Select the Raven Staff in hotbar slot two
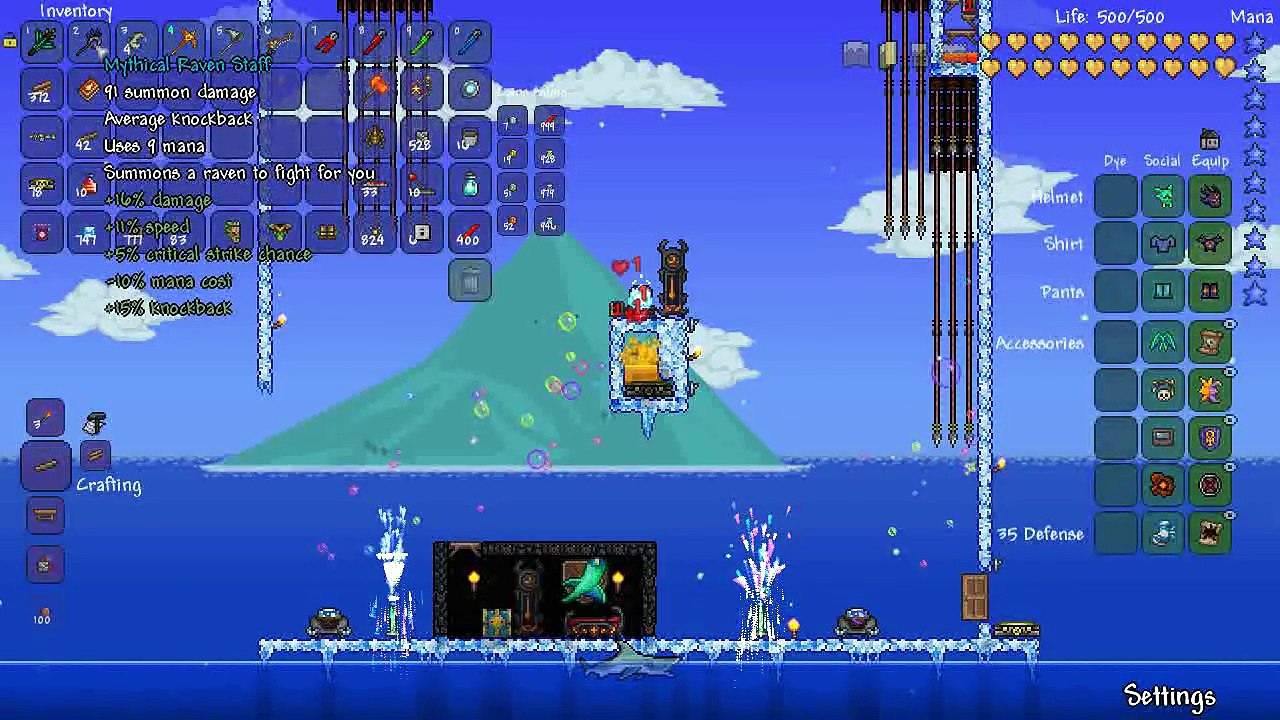1280x720 pixels. point(90,43)
